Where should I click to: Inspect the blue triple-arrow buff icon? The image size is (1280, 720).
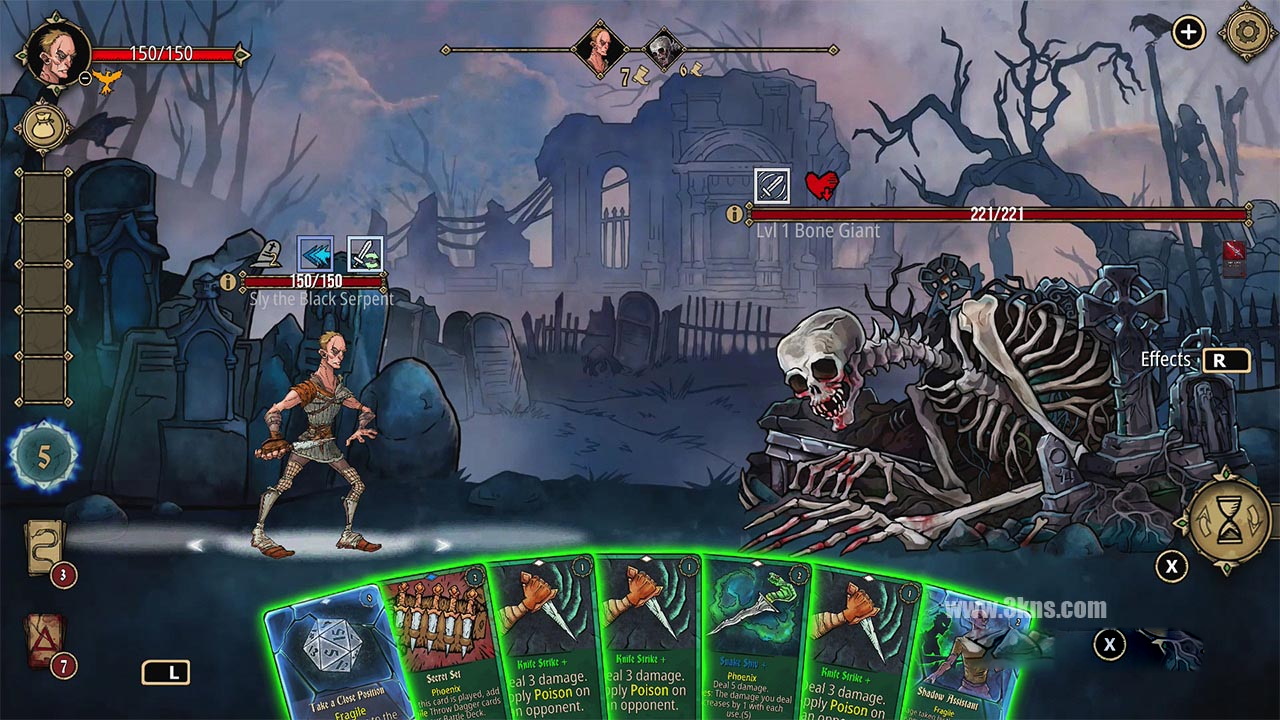(316, 253)
